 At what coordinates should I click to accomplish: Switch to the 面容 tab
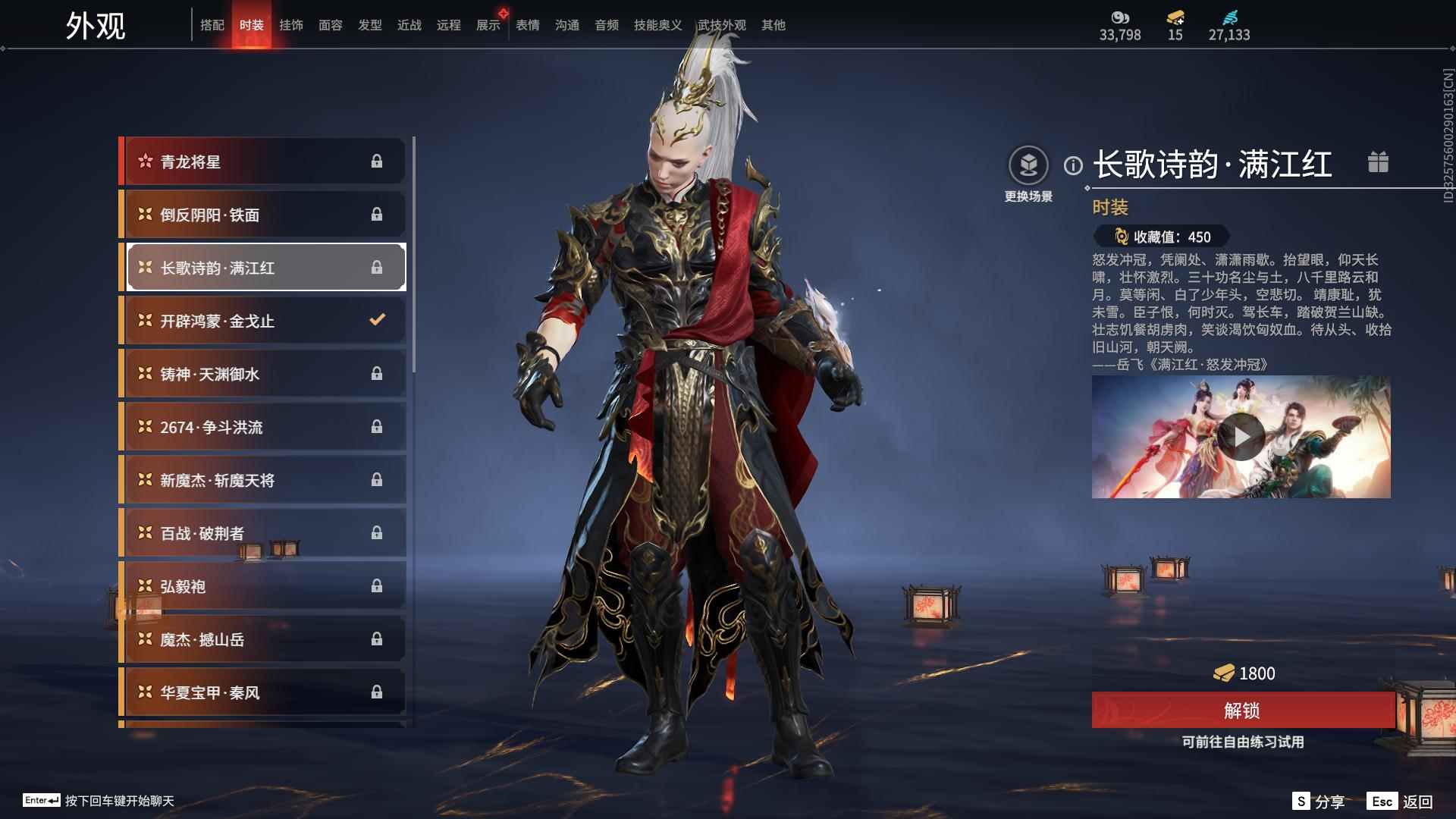pos(331,24)
